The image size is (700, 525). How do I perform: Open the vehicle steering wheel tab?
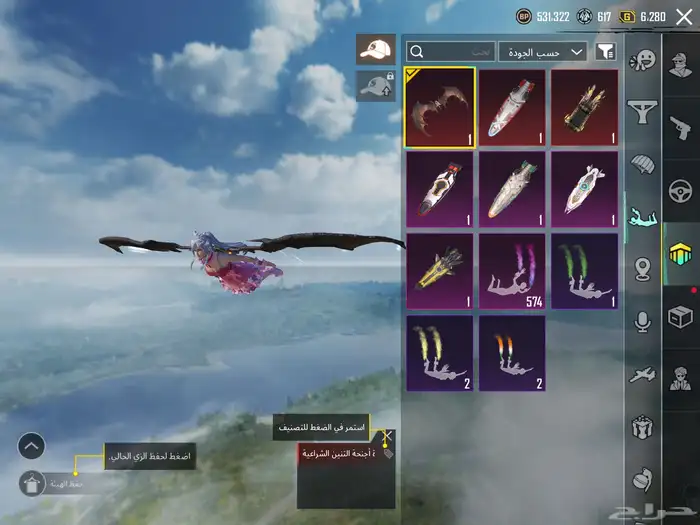681,190
